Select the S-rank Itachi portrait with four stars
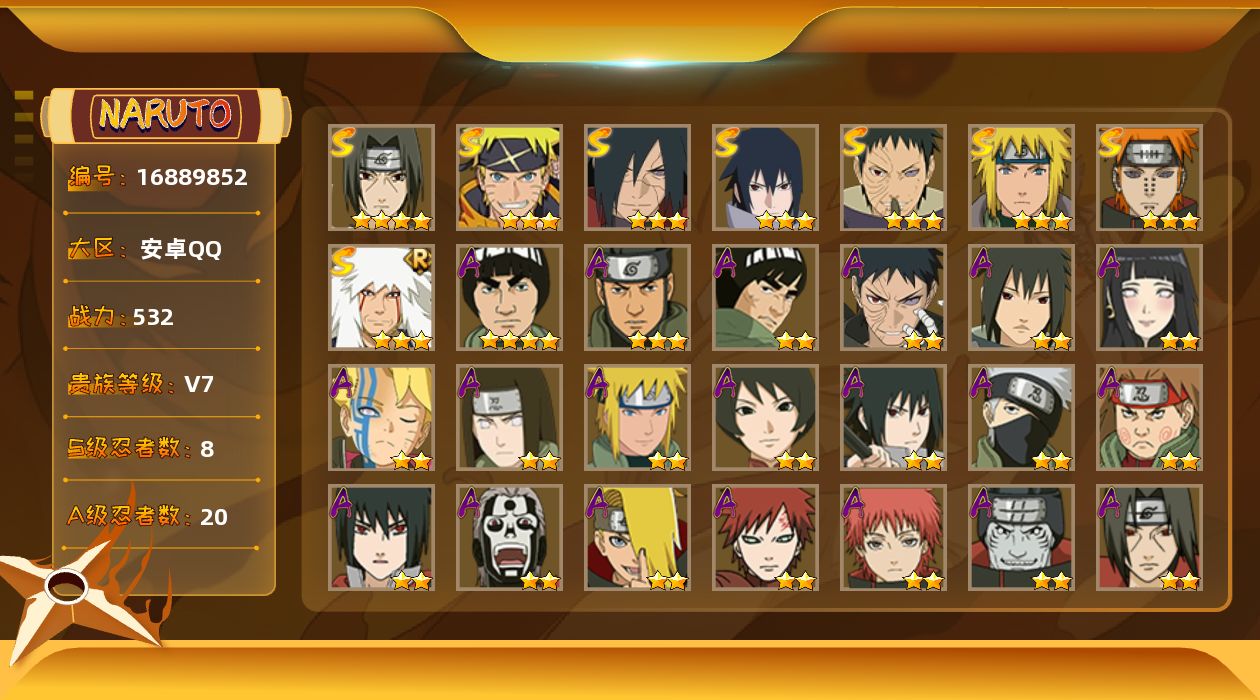 coord(381,178)
